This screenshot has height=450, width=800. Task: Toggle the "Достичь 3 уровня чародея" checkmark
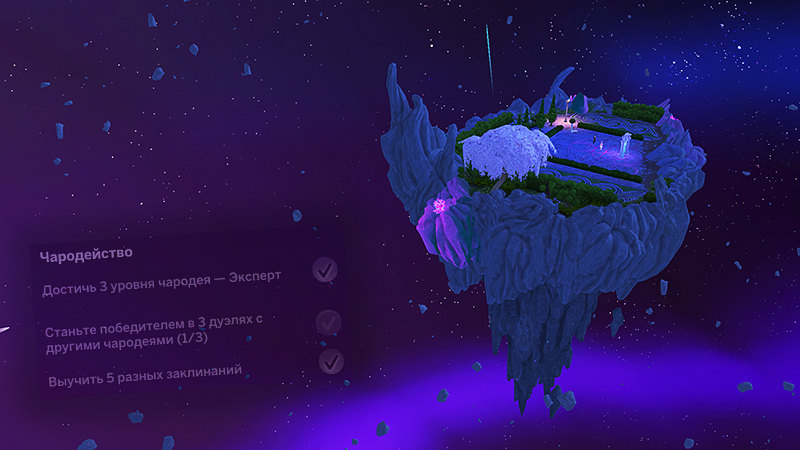click(324, 270)
